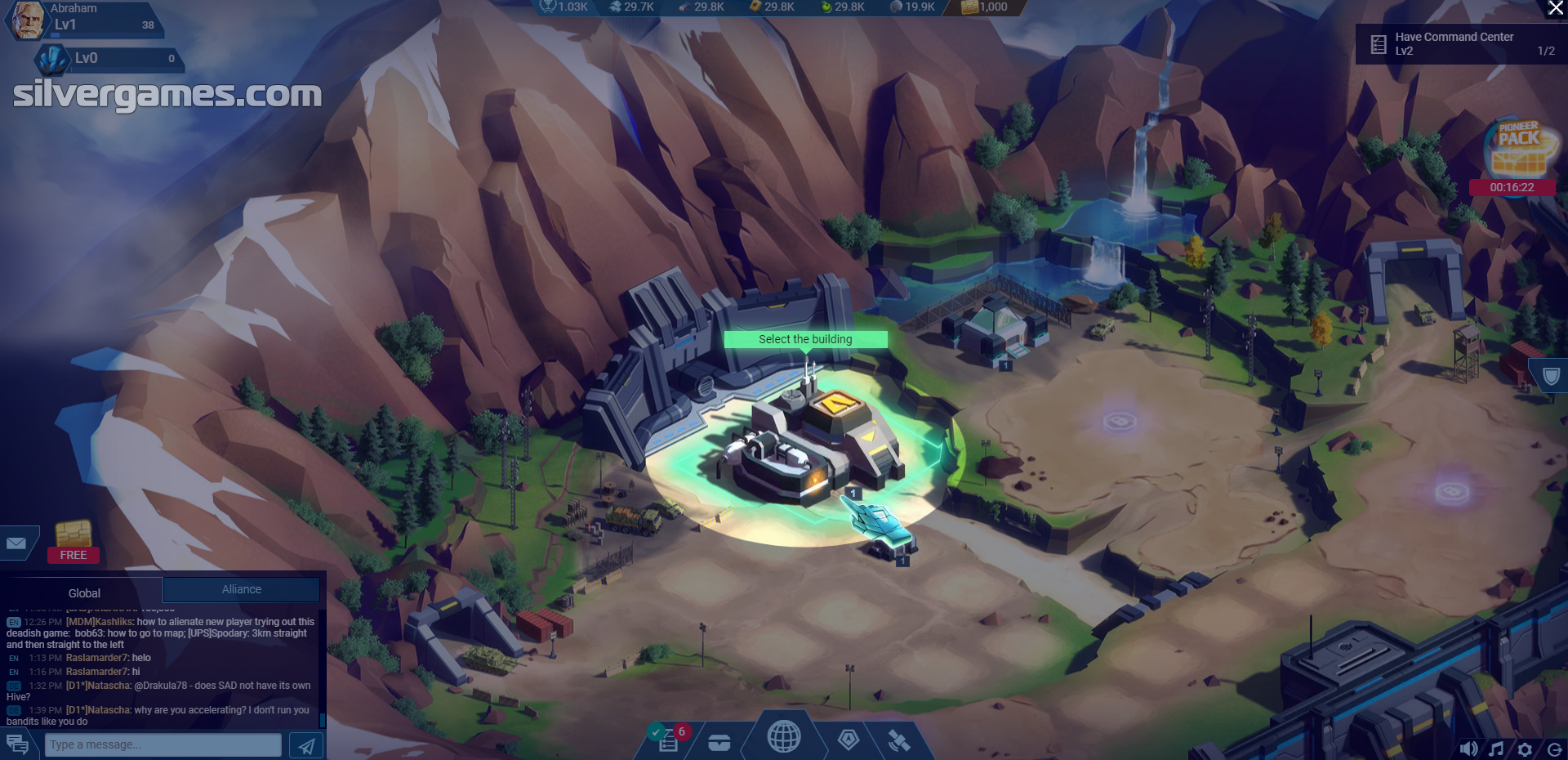
Task: Switch to the Alliance chat tab
Action: [x=242, y=589]
